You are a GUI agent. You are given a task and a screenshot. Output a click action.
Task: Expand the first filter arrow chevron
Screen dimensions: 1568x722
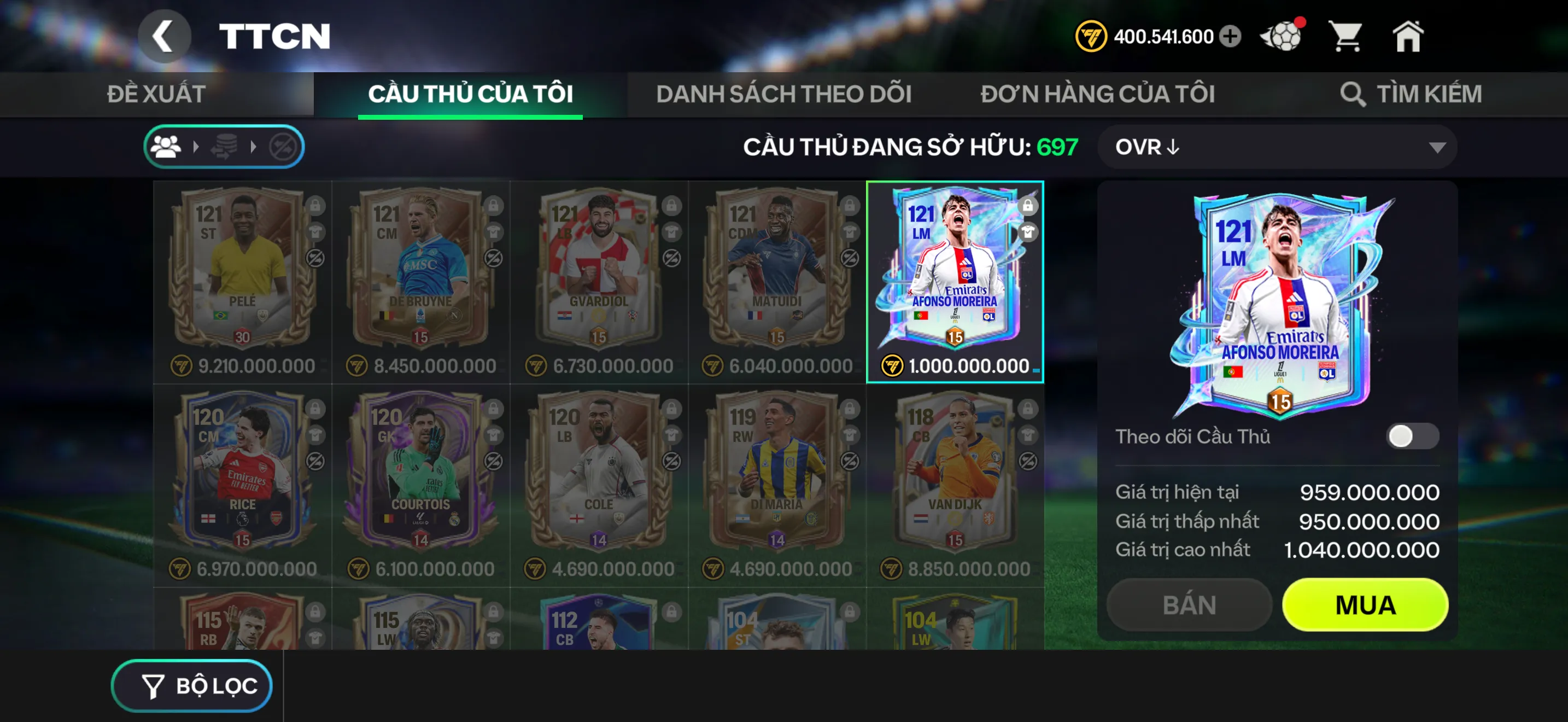[x=197, y=146]
